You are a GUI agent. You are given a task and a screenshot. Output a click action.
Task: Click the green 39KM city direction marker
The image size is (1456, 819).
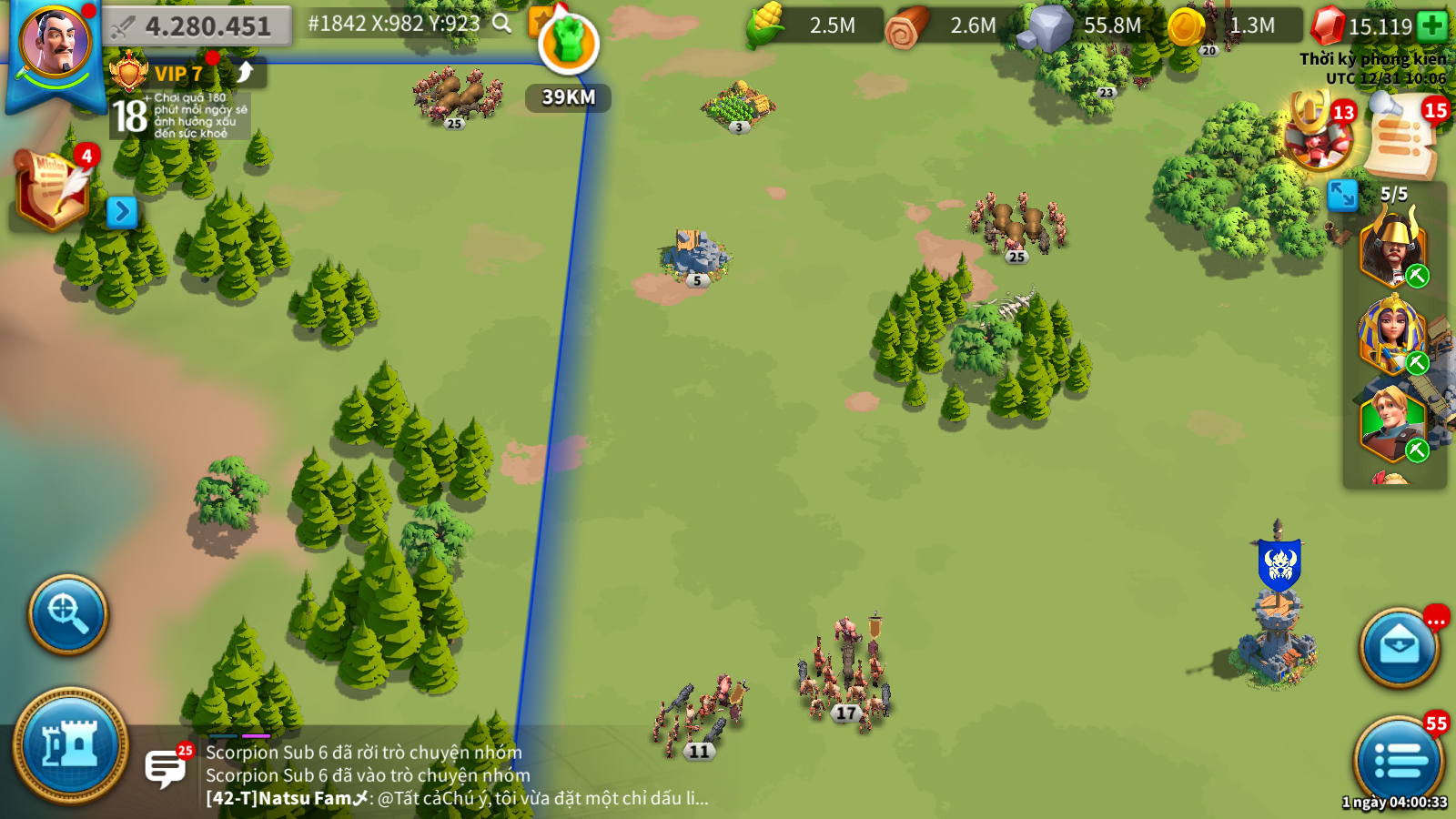click(x=569, y=45)
